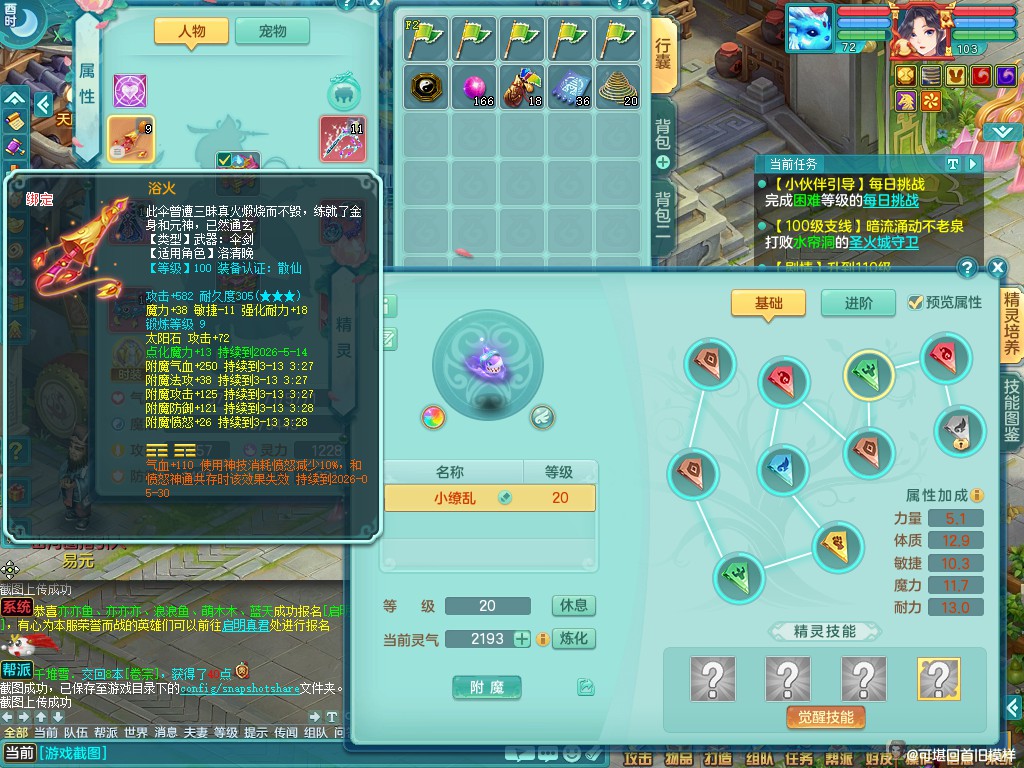Viewport: 1024px width, 768px height.
Task: Click the 休息 rest button
Action: [x=573, y=606]
